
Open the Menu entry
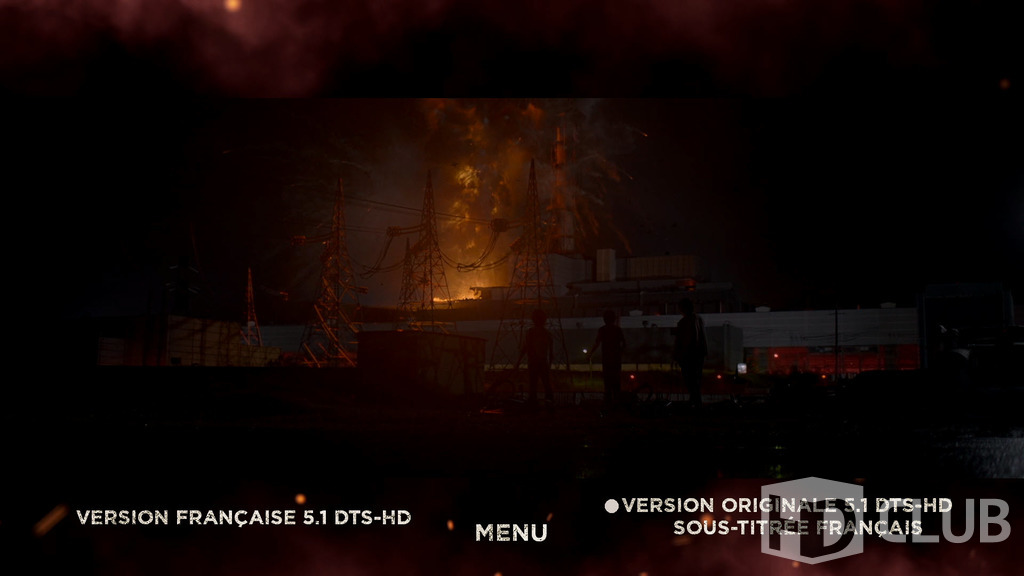pyautogui.click(x=511, y=533)
